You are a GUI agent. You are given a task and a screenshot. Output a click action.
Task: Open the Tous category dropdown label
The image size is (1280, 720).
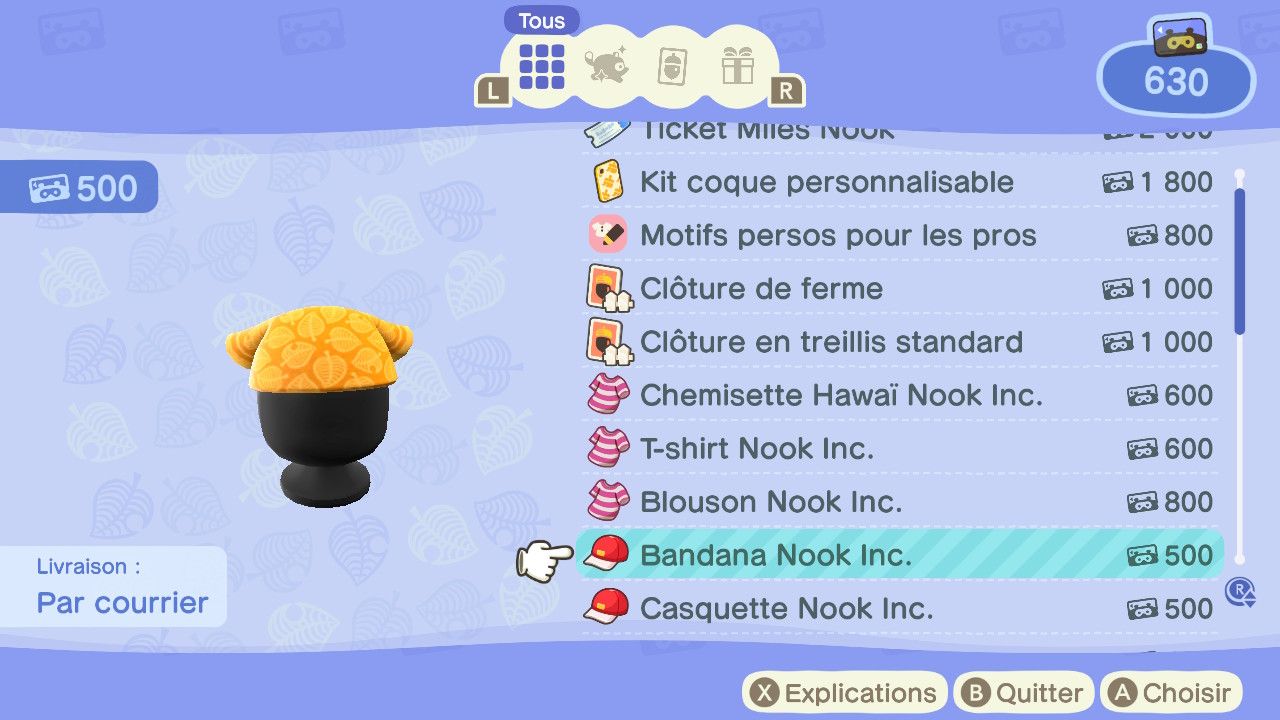click(541, 20)
